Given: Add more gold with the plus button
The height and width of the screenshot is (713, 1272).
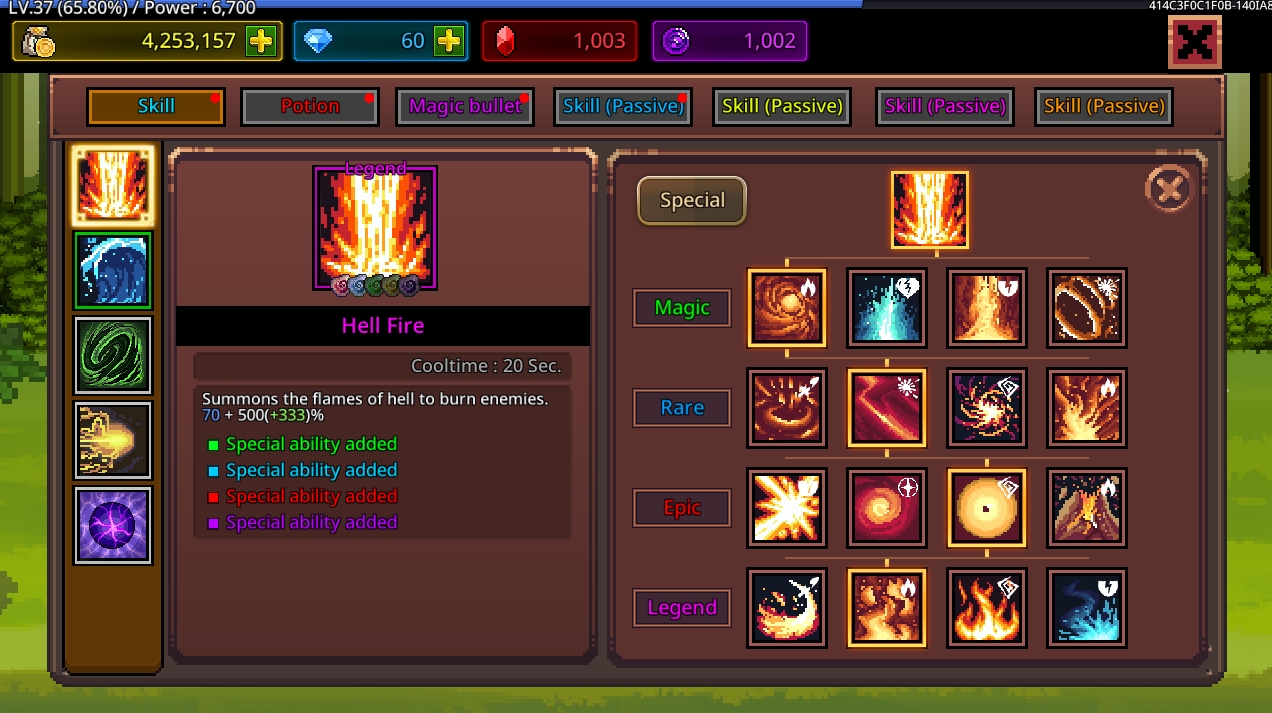Looking at the screenshot, I should (260, 41).
